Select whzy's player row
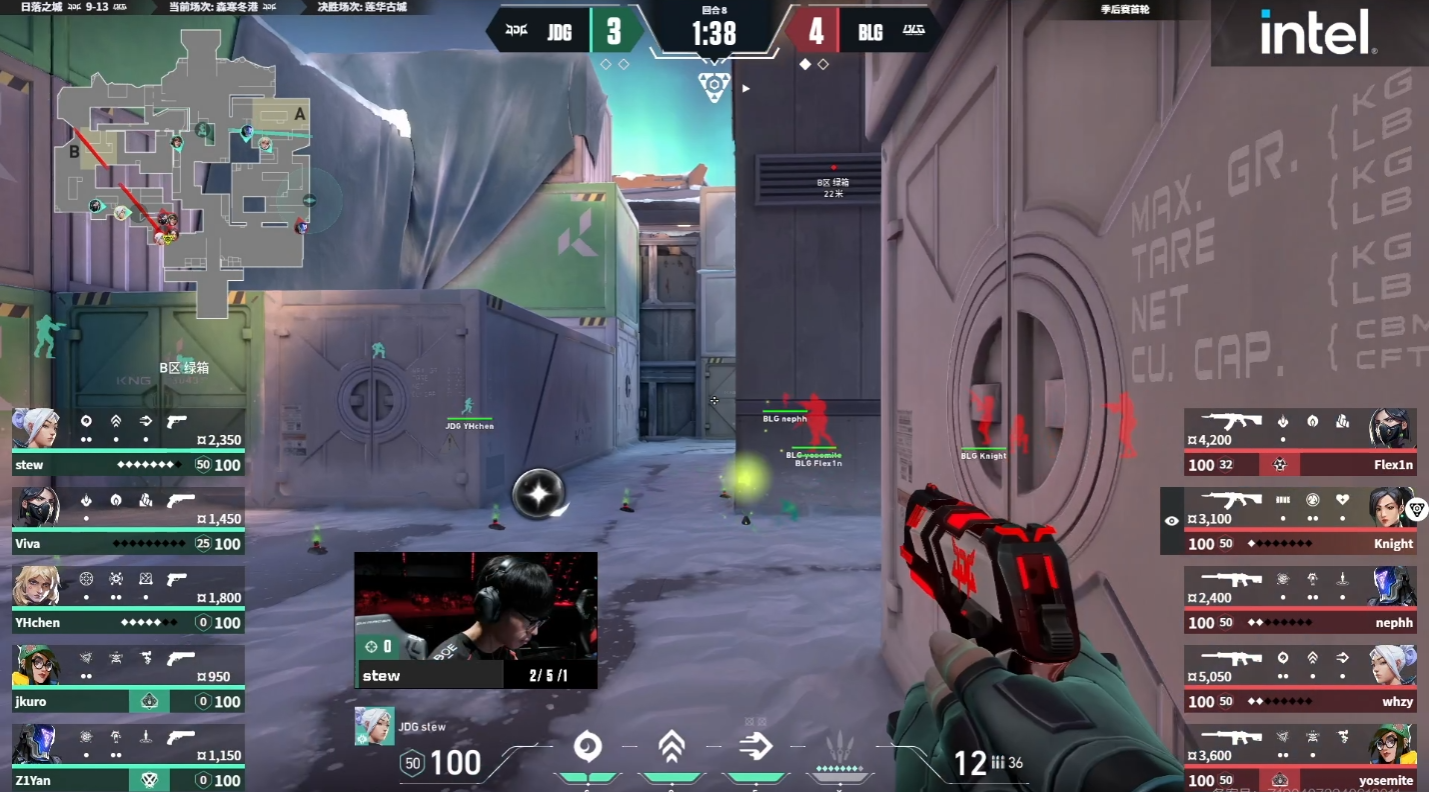The width and height of the screenshot is (1429, 792). (1300, 678)
